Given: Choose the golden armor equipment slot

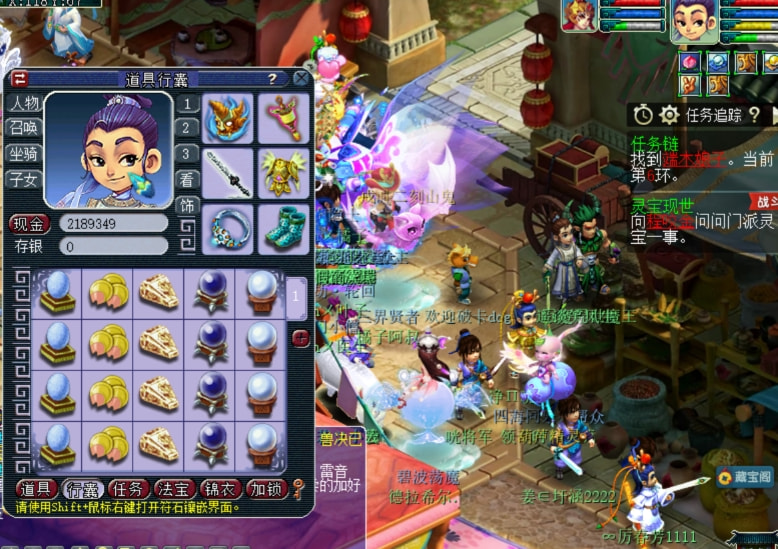Looking at the screenshot, I should tap(284, 173).
